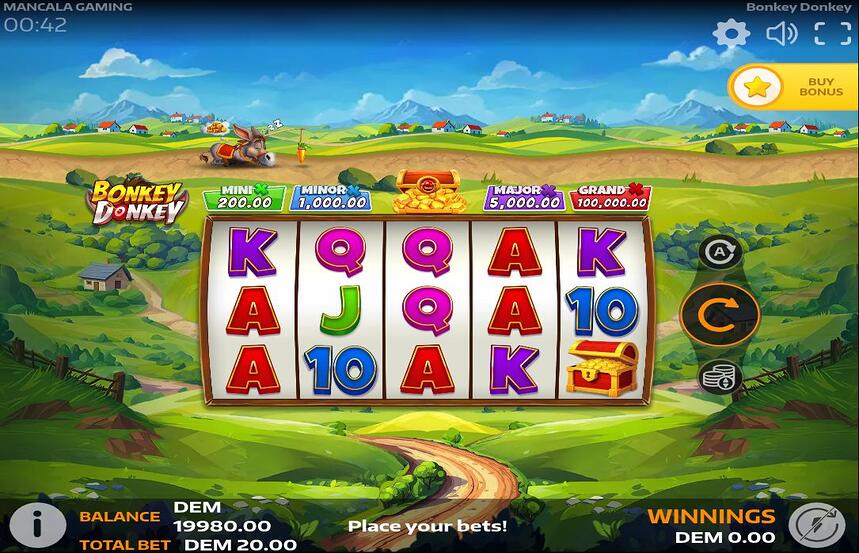
Task: Activate the autoplay button
Action: pyautogui.click(x=719, y=253)
